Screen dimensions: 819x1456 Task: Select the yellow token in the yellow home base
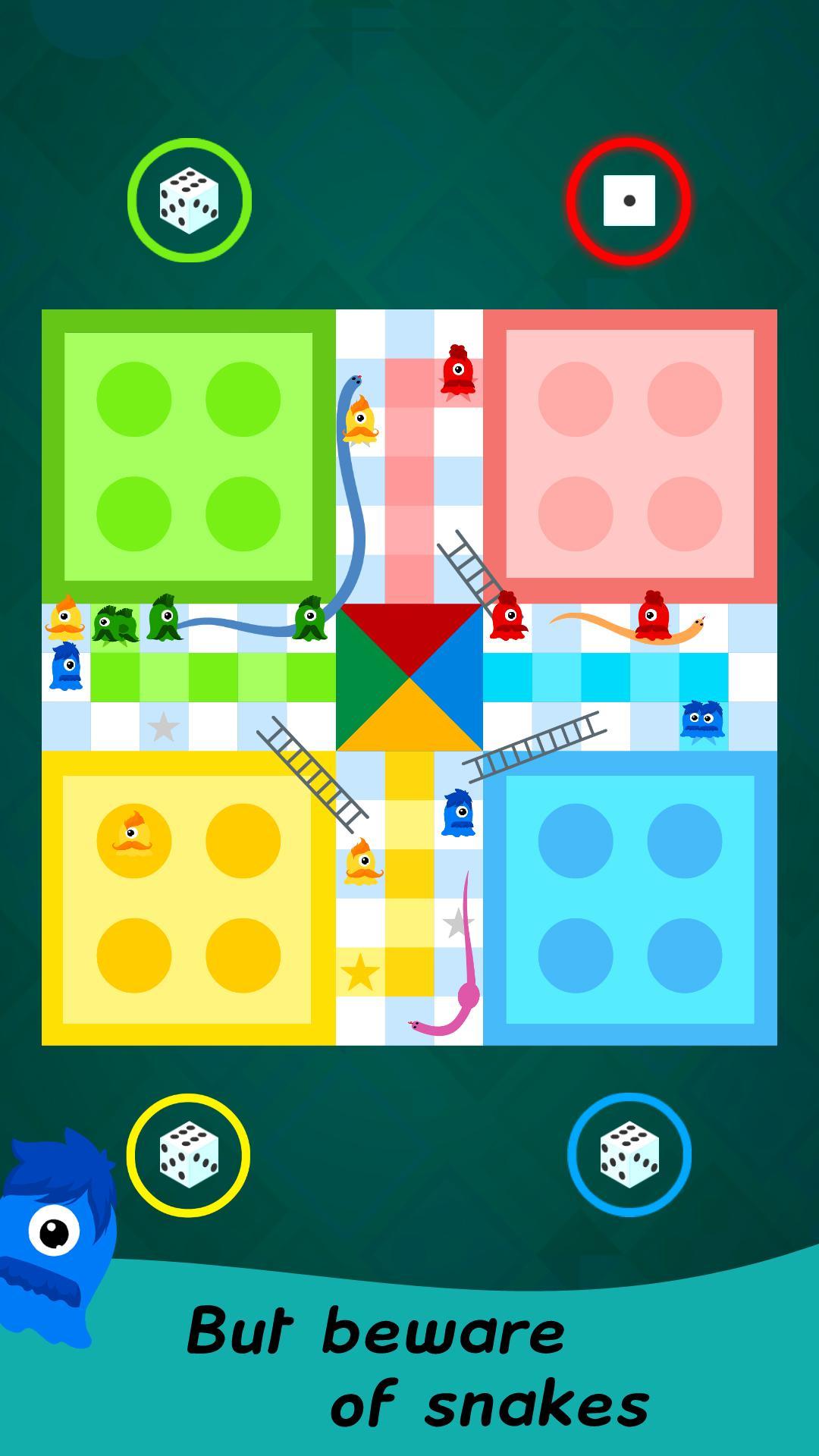[133, 836]
